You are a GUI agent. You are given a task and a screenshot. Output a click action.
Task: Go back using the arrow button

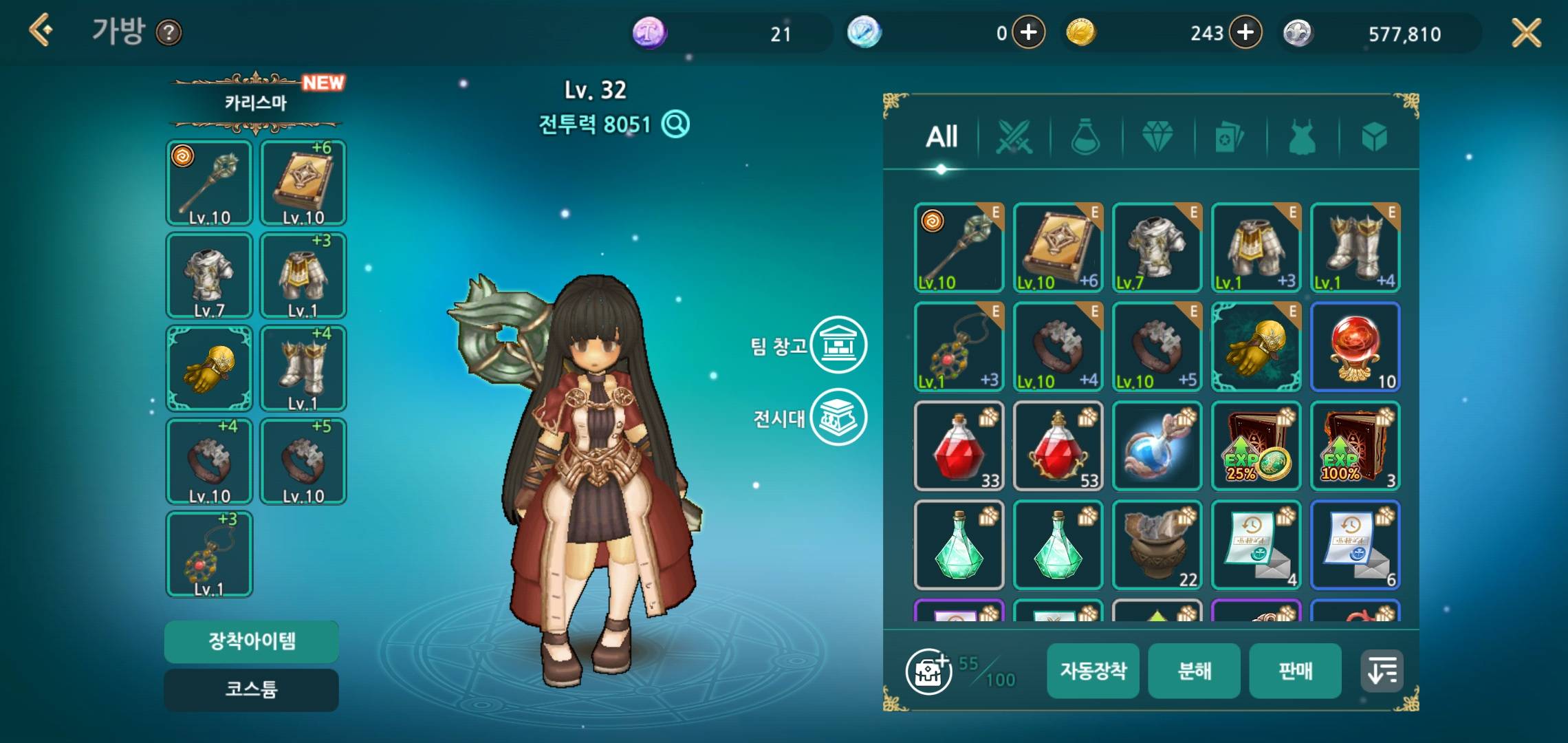(x=41, y=31)
